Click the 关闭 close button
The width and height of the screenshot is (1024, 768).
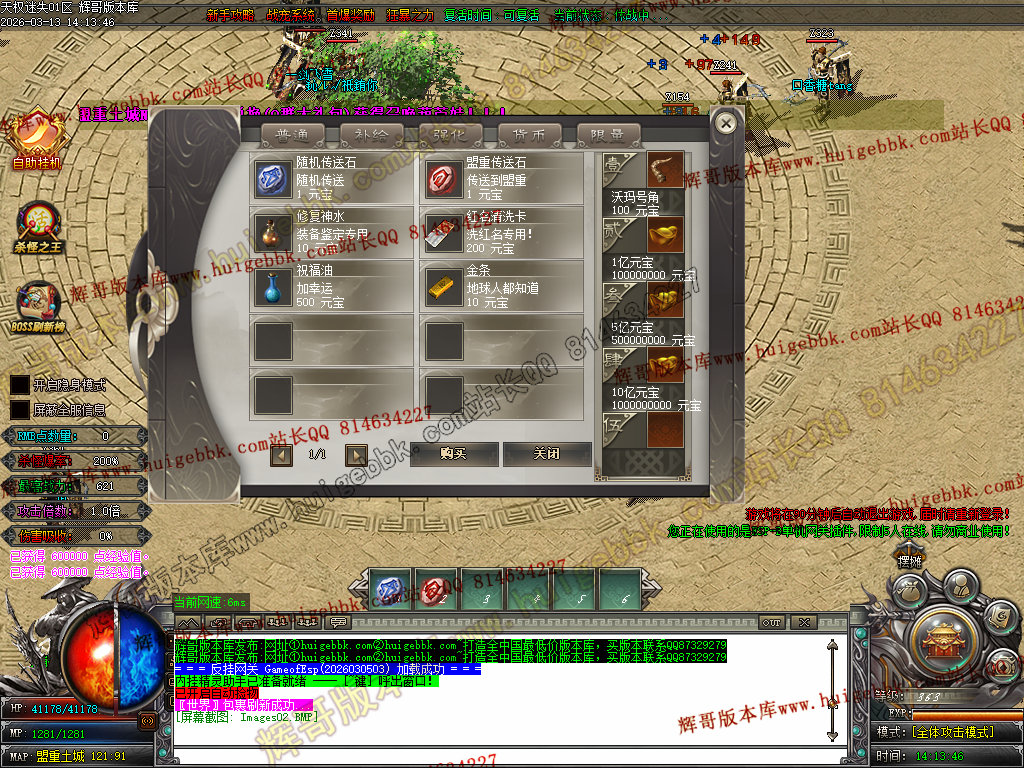pyautogui.click(x=546, y=454)
